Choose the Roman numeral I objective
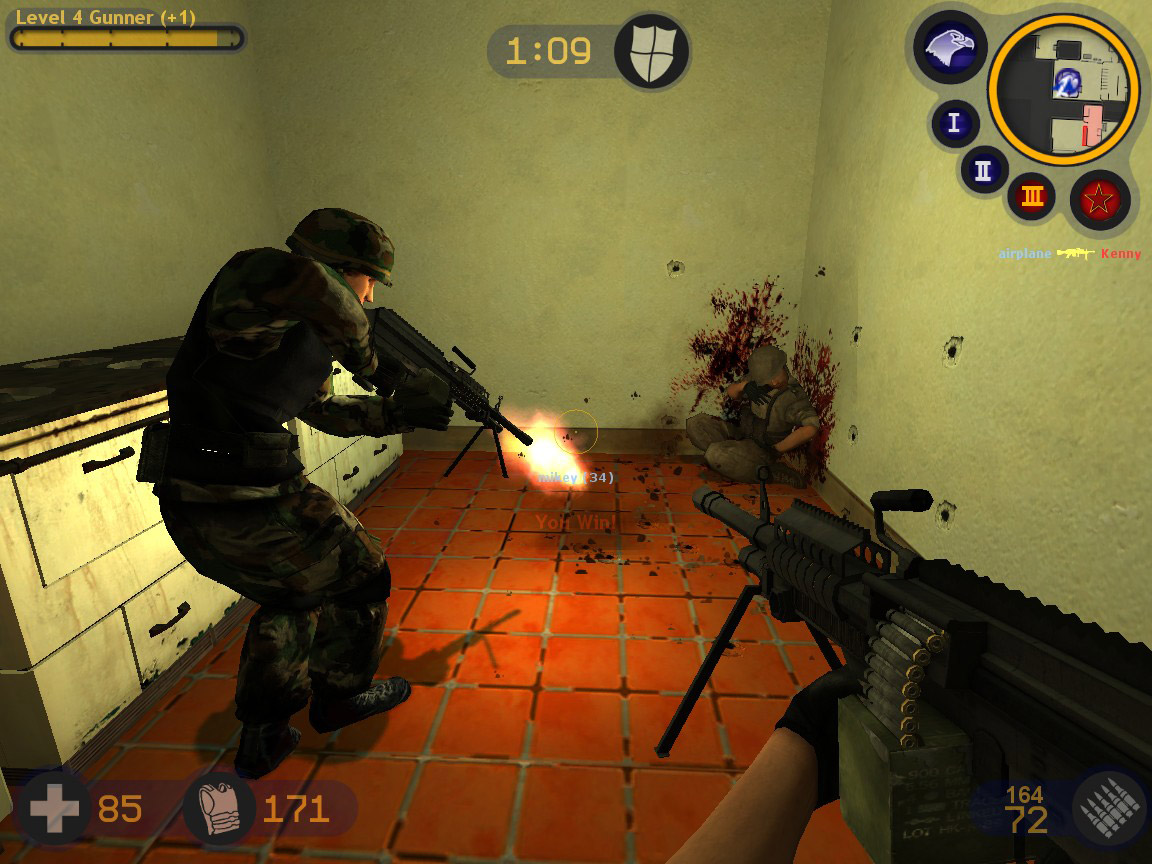Viewport: 1152px width, 864px height. coord(954,123)
